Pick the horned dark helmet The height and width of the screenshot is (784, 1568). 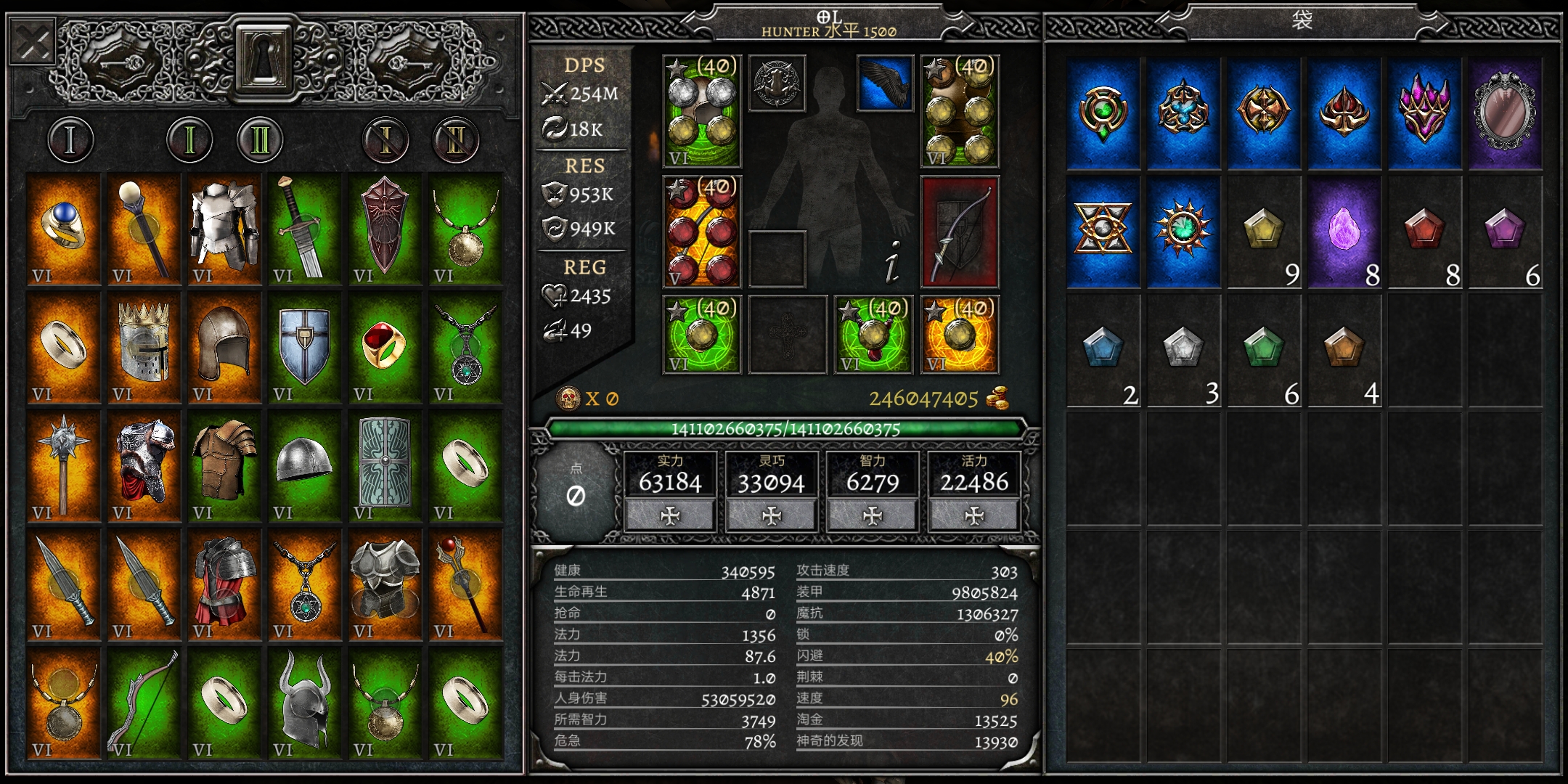pyautogui.click(x=304, y=703)
